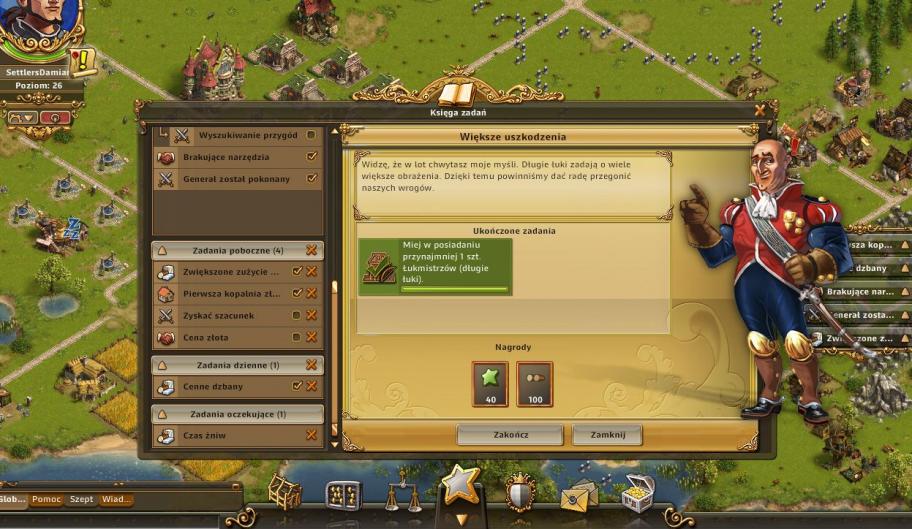This screenshot has height=529, width=912.
Task: Close the Księga zadań window with the X
Action: pyautogui.click(x=760, y=110)
